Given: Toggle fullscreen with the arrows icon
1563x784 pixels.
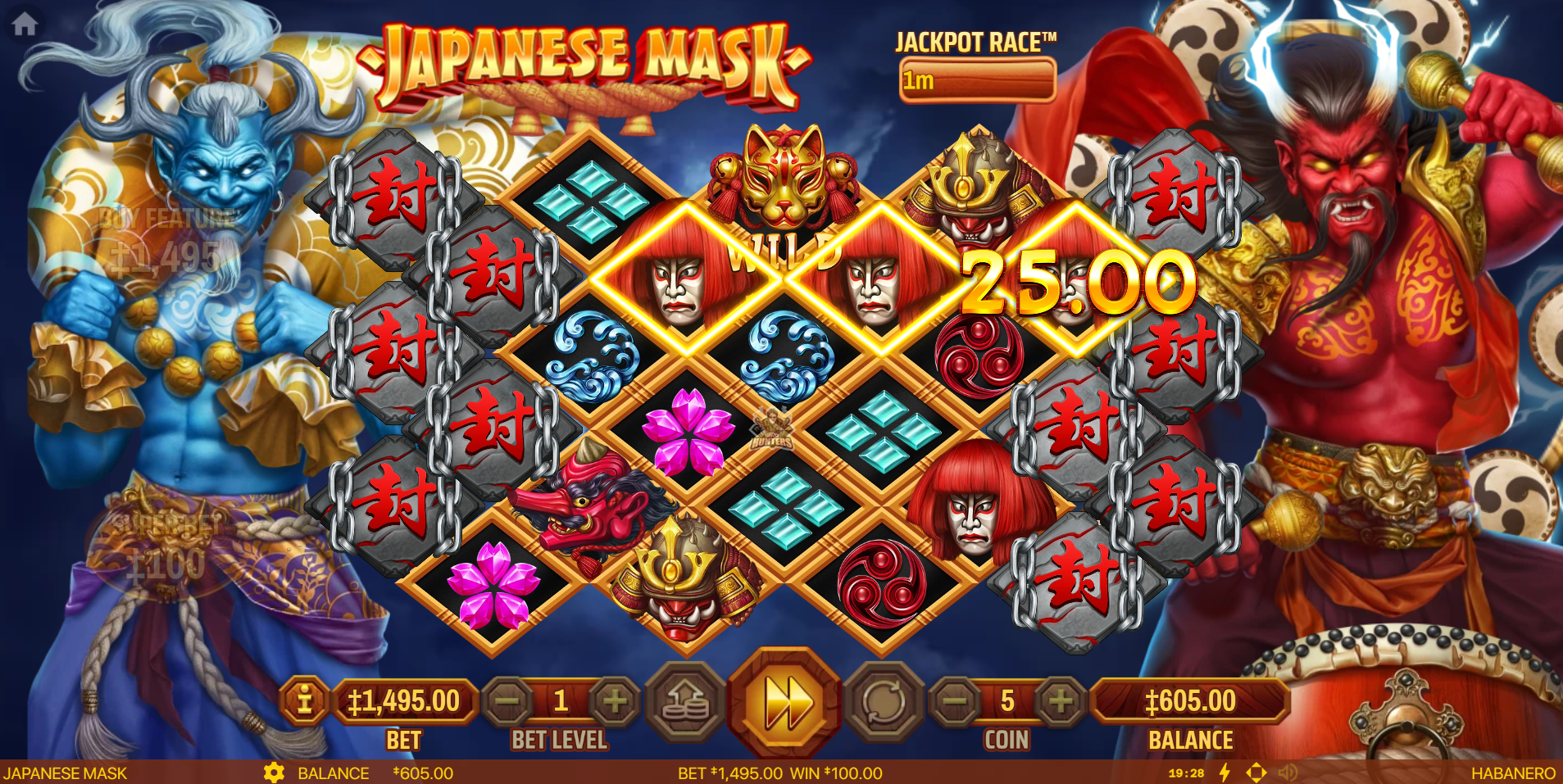Looking at the screenshot, I should tap(1256, 773).
